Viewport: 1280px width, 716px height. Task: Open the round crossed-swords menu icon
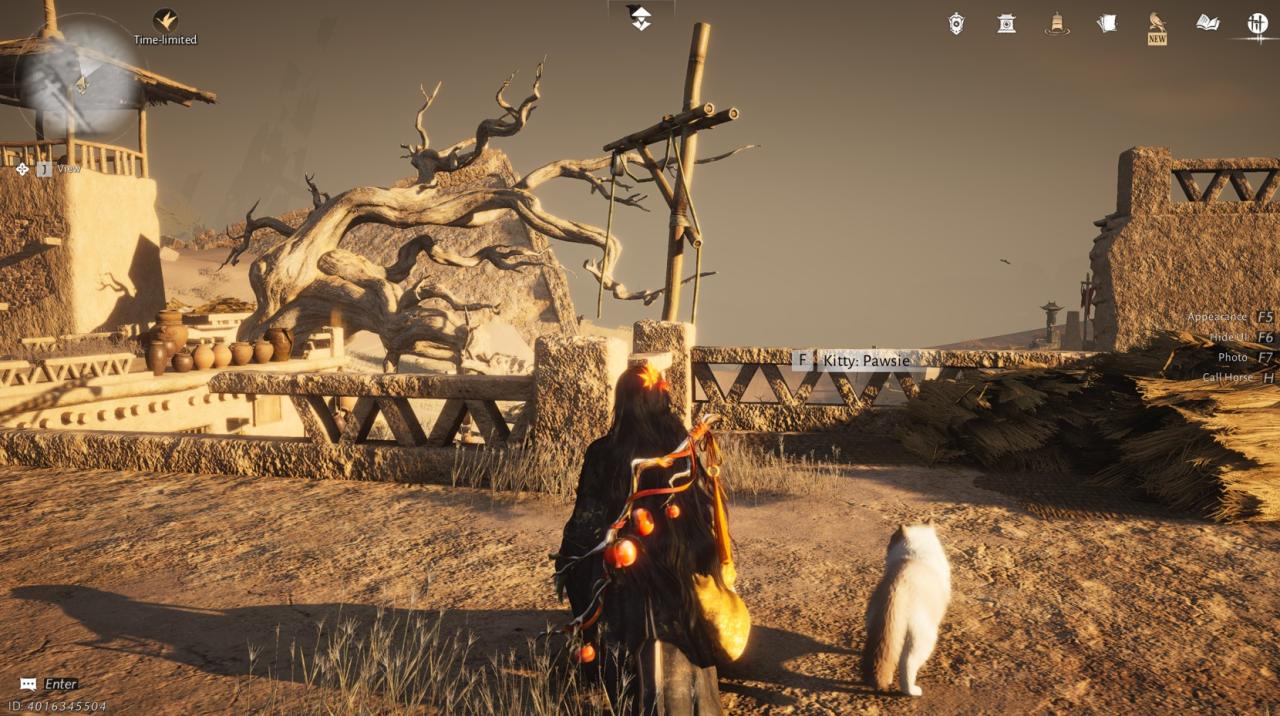coord(1258,23)
